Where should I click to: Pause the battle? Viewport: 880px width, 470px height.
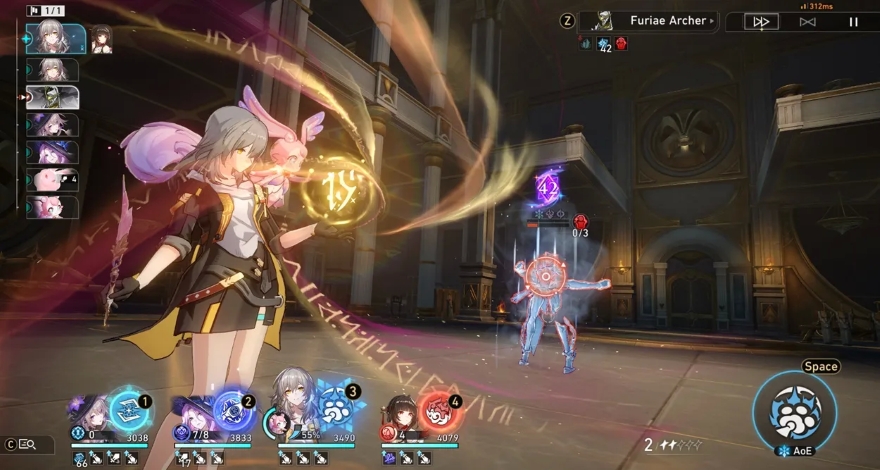(x=853, y=21)
